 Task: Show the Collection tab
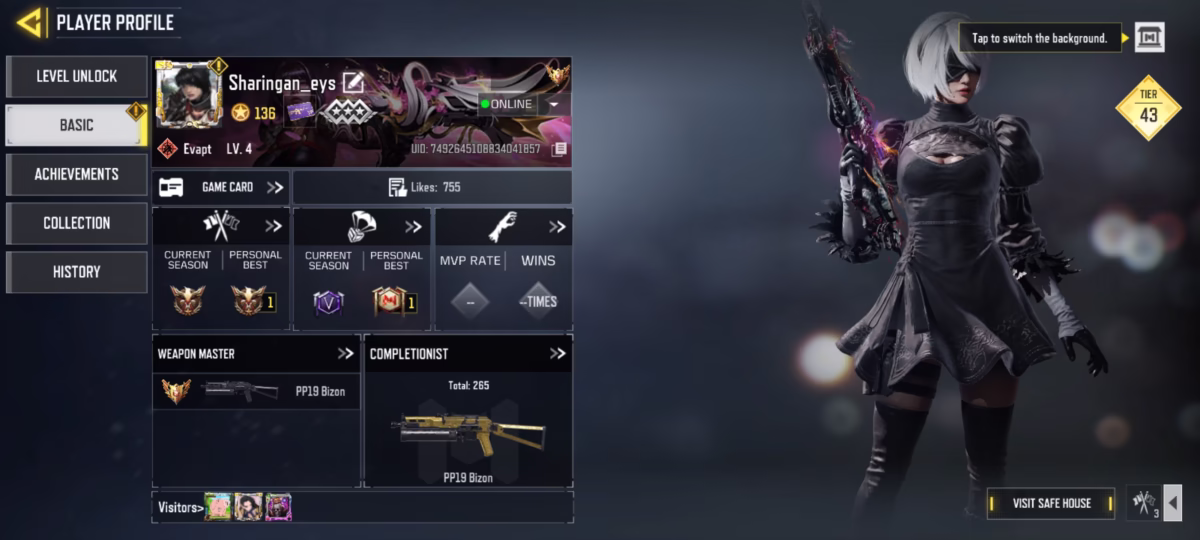pyautogui.click(x=76, y=223)
